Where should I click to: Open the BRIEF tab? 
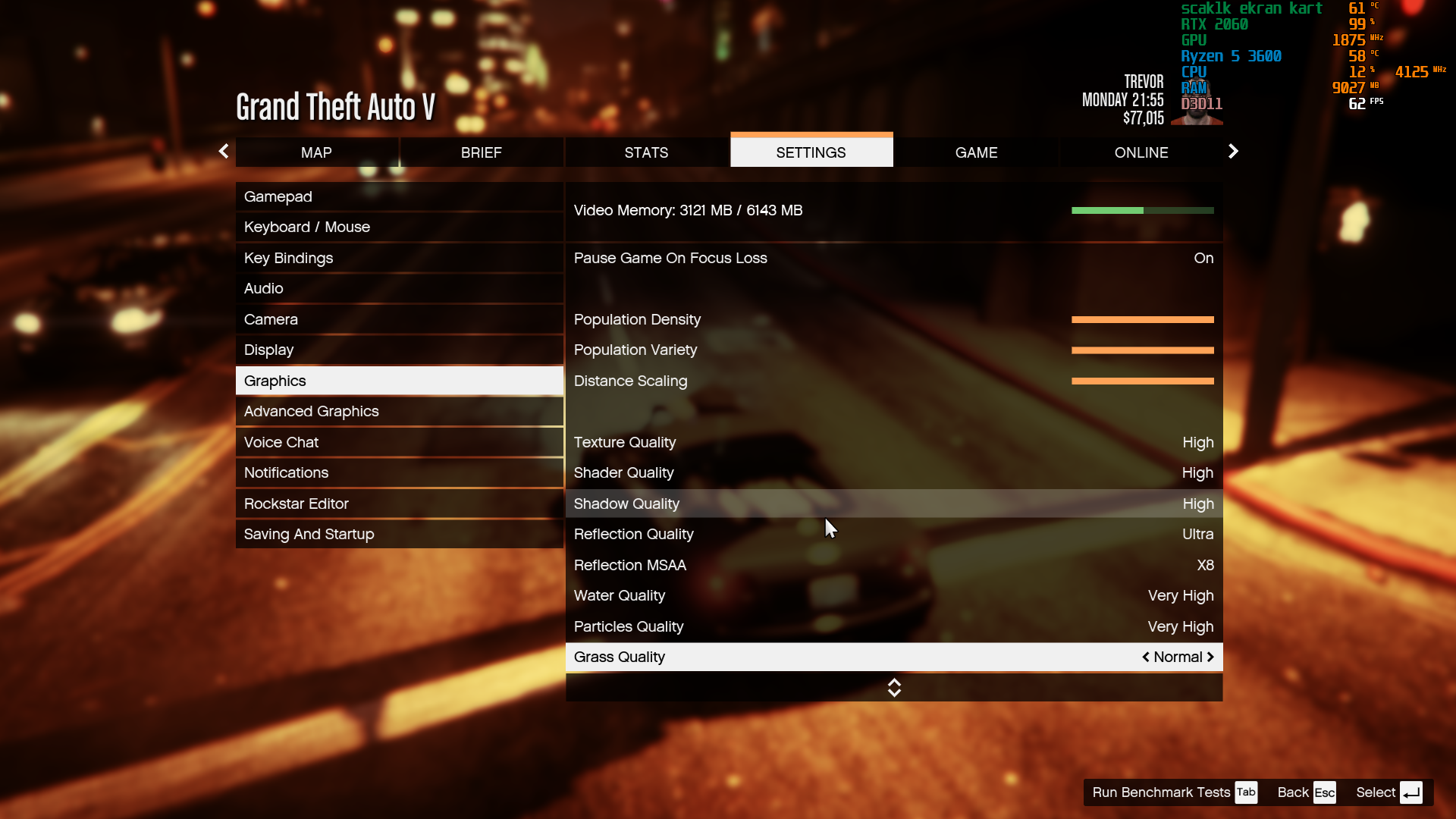481,152
